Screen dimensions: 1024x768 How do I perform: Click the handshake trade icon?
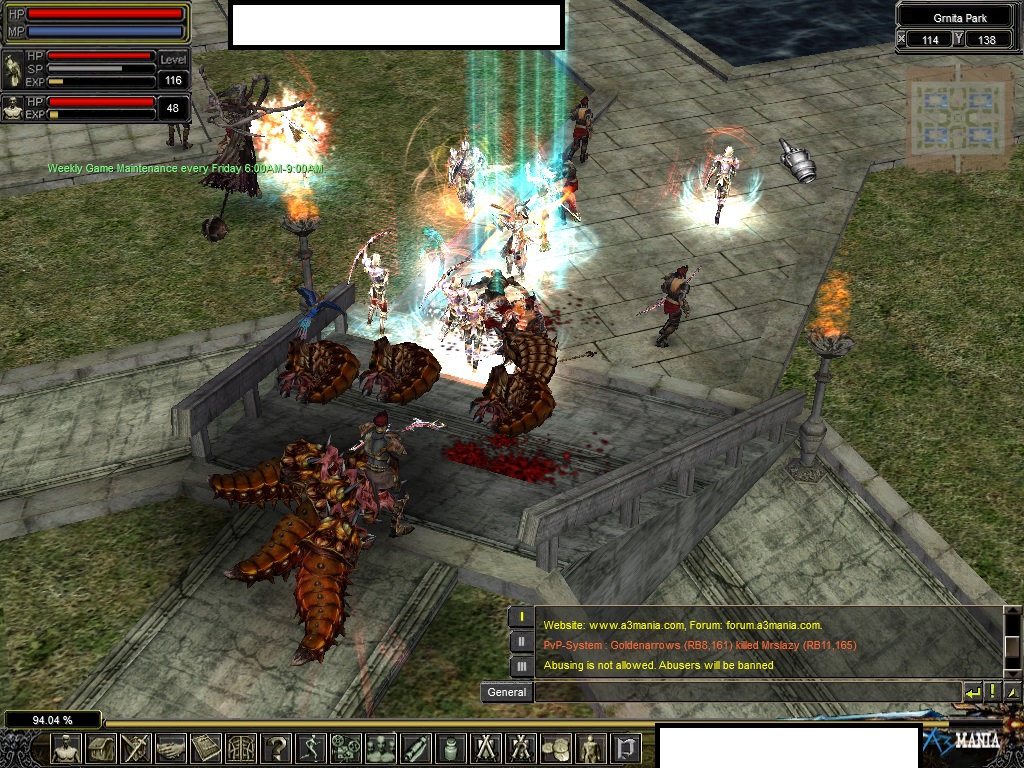click(171, 748)
